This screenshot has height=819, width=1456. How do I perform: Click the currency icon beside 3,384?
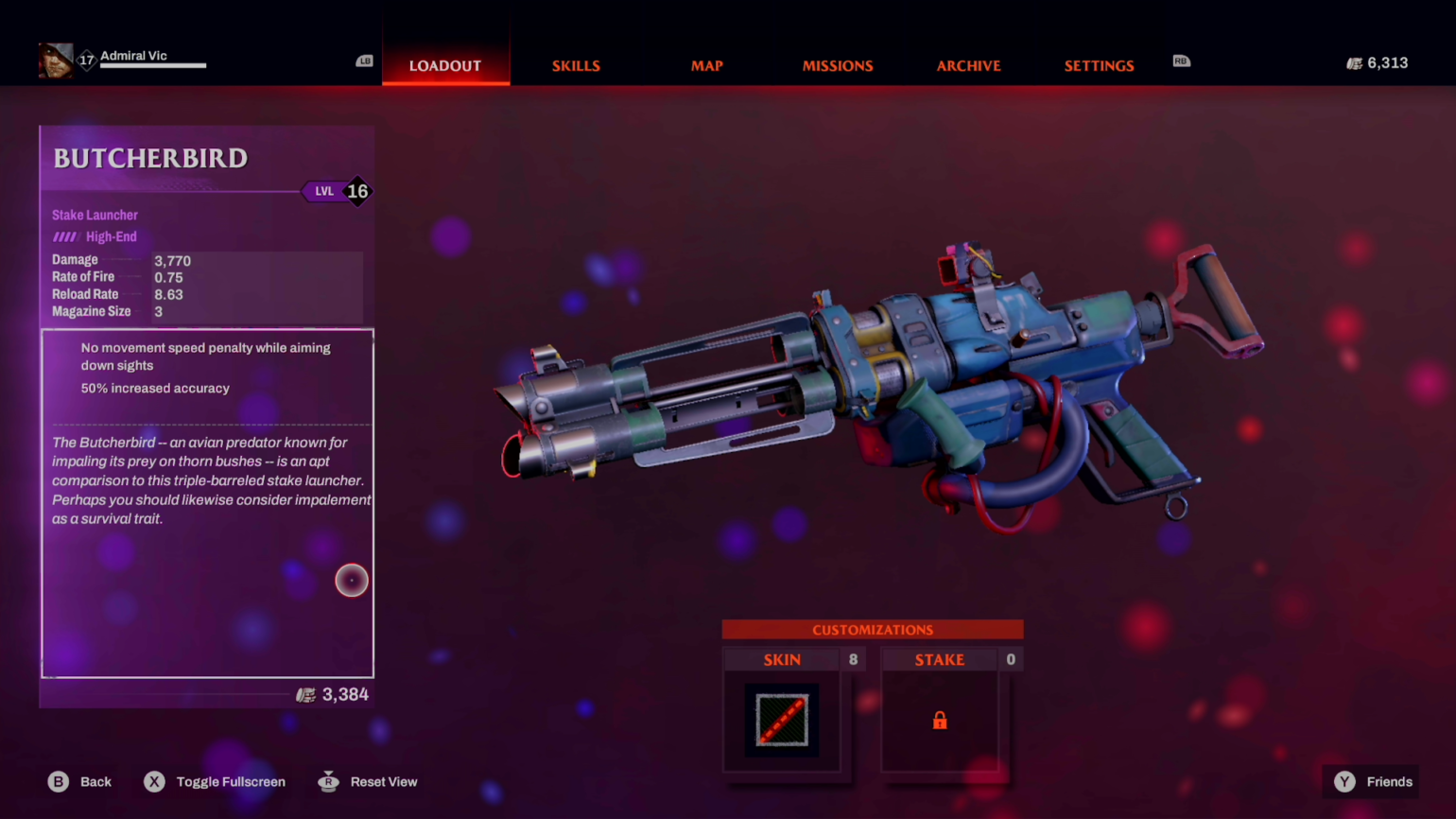304,694
